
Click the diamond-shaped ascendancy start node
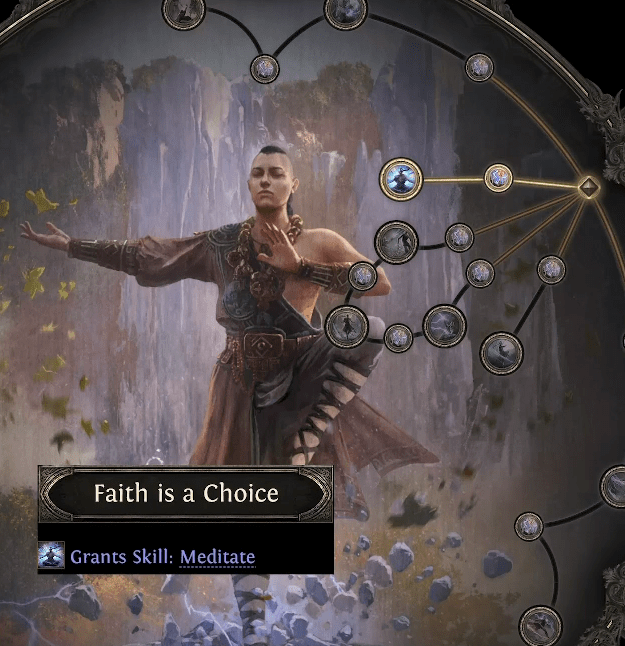pyautogui.click(x=589, y=185)
